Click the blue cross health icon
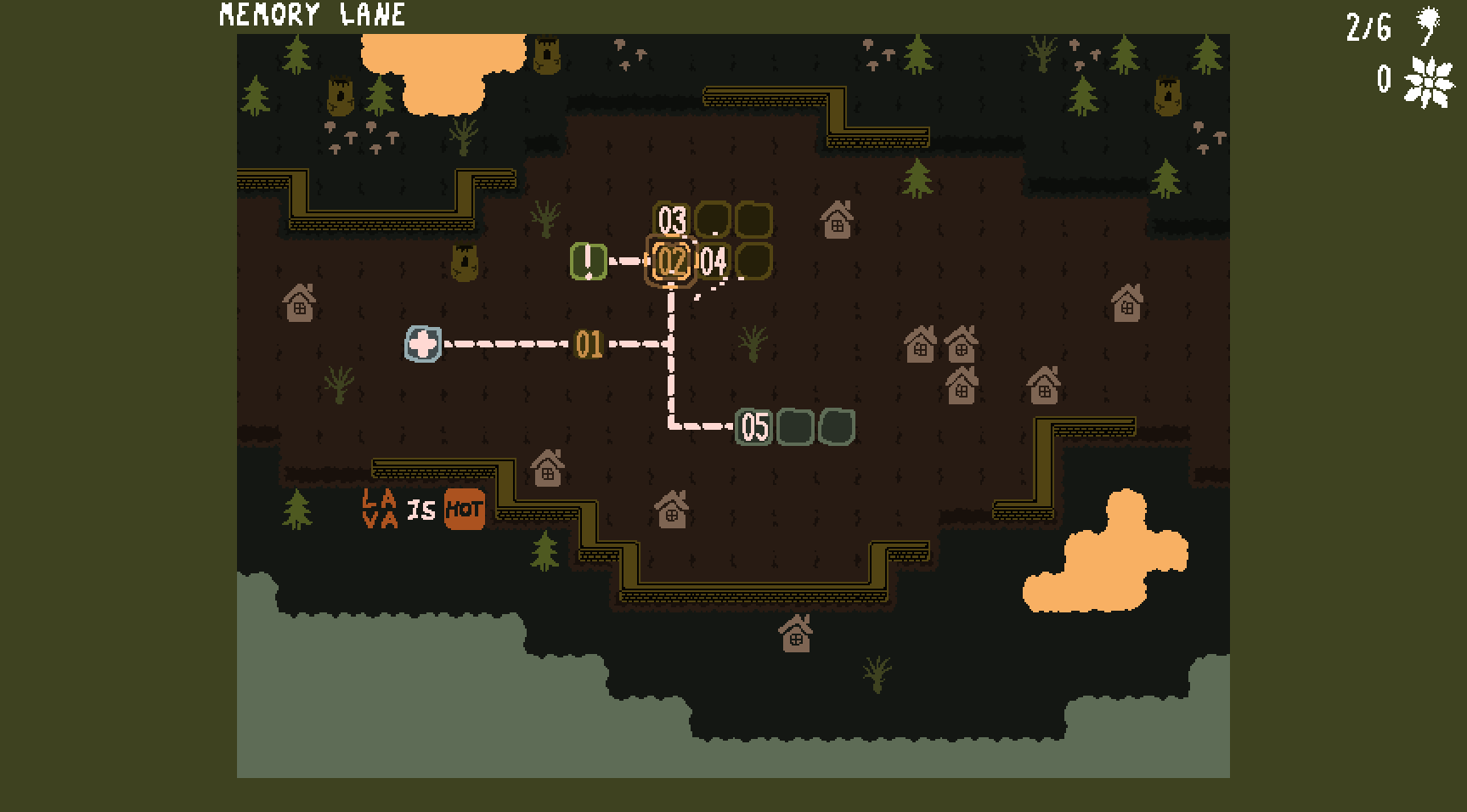Screen dimensions: 1467x812 [422, 345]
